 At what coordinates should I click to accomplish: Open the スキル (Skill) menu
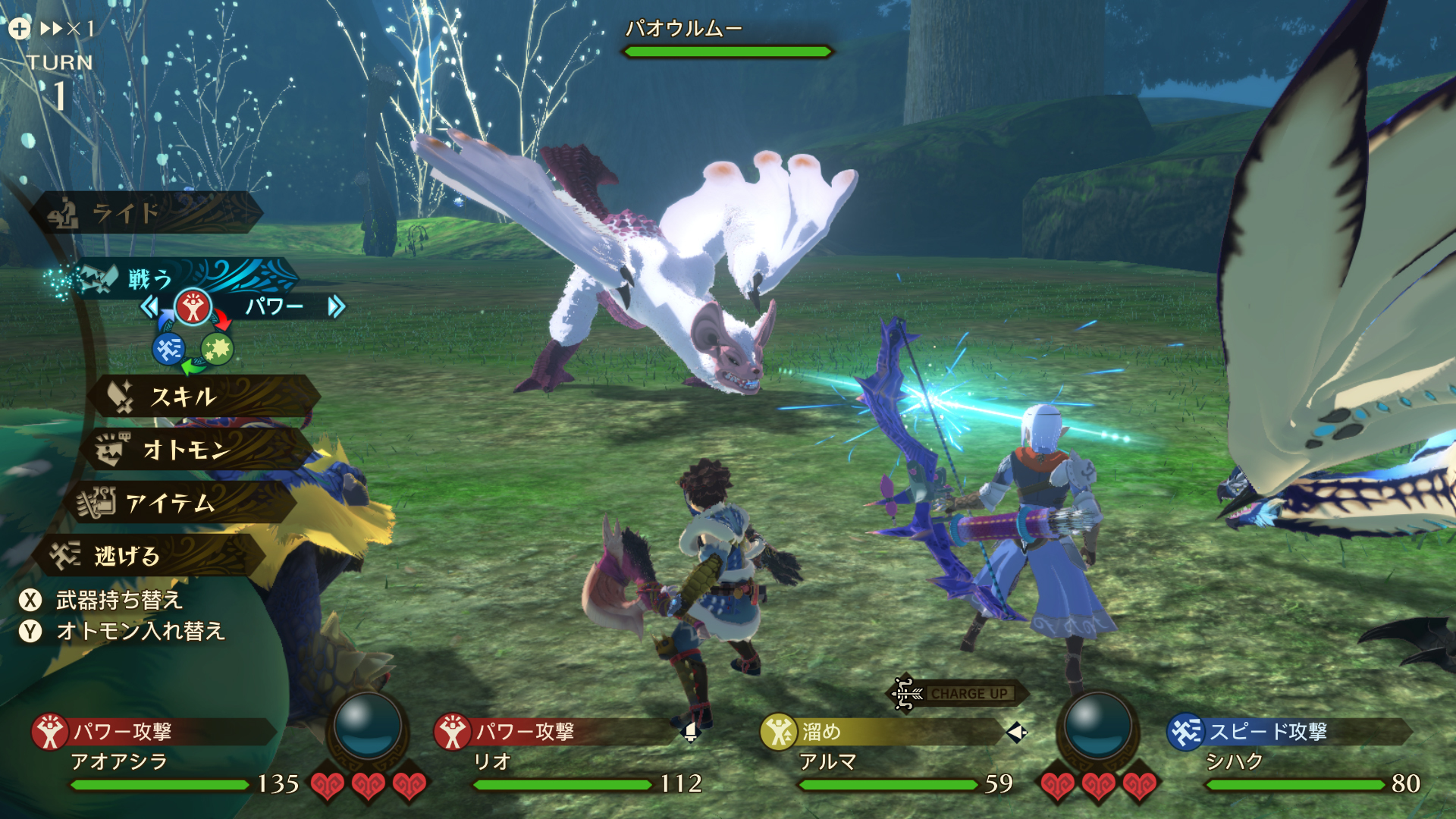point(201,397)
